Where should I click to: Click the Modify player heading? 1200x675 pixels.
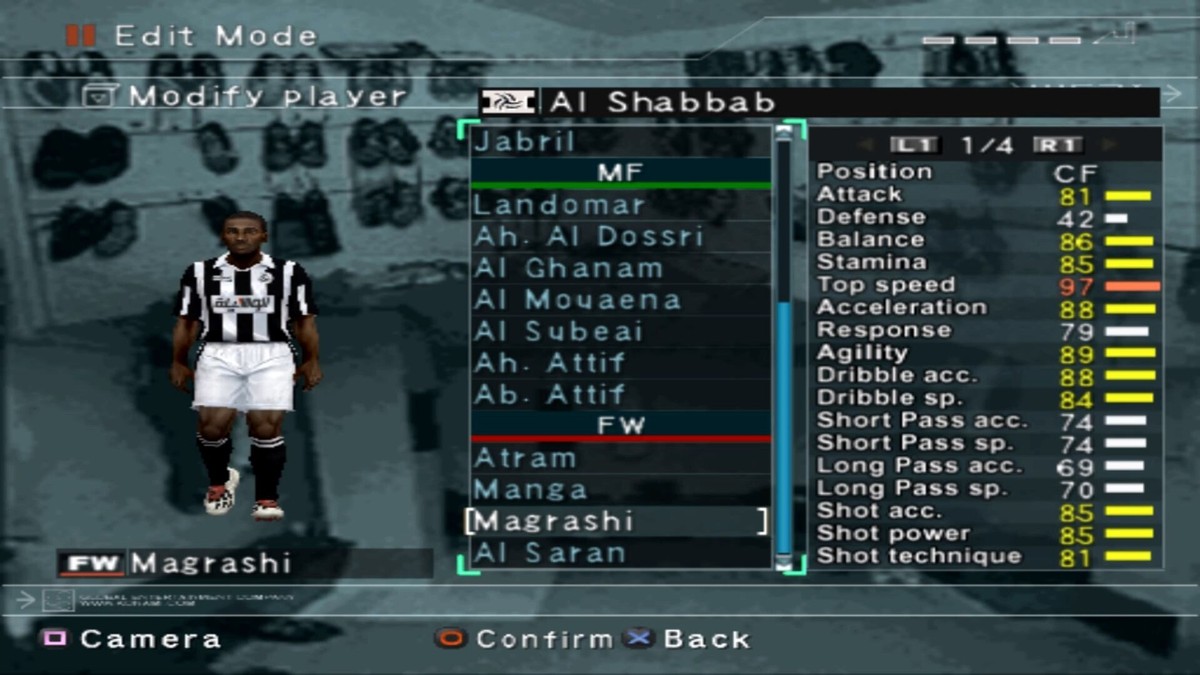pos(267,97)
